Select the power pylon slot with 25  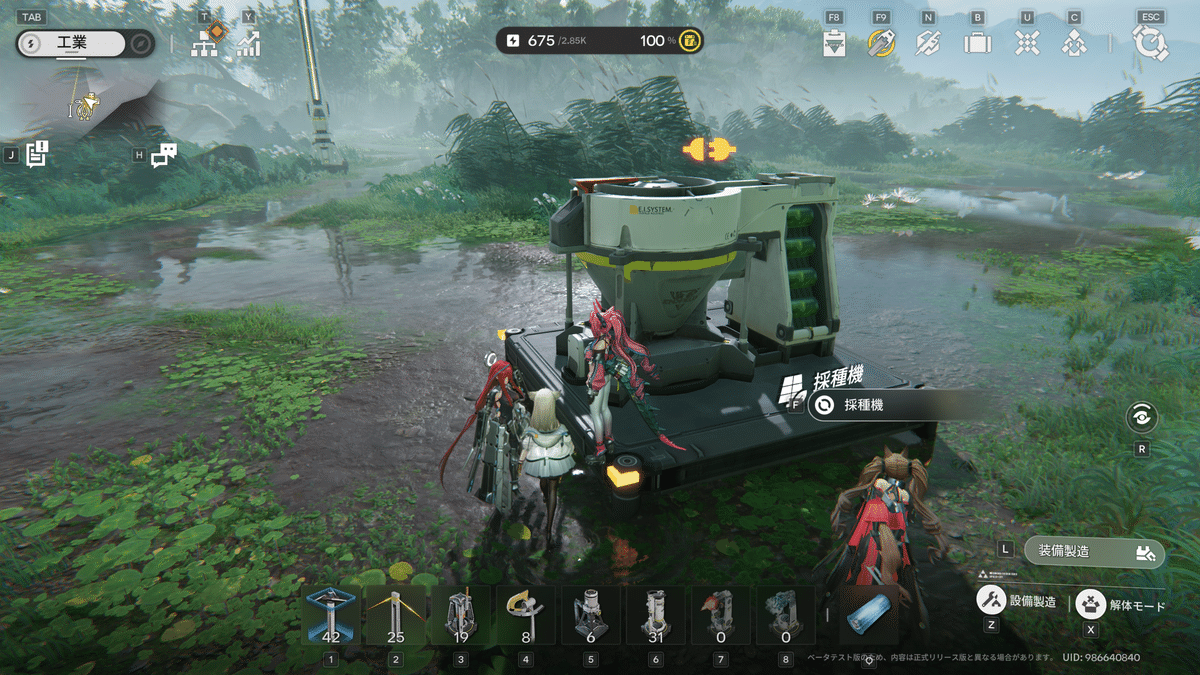396,614
